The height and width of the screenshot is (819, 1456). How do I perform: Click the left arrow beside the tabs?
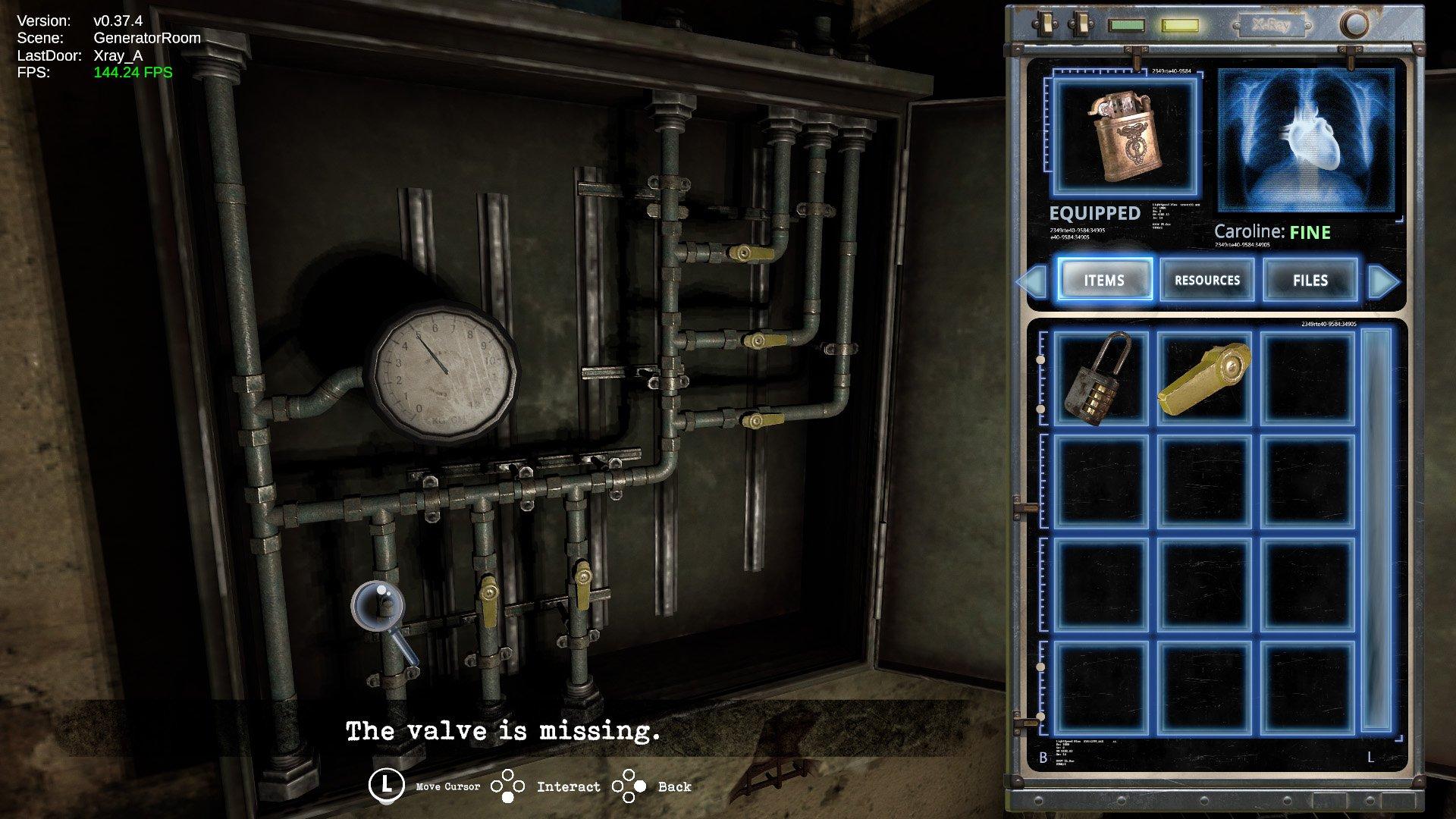tap(1033, 281)
